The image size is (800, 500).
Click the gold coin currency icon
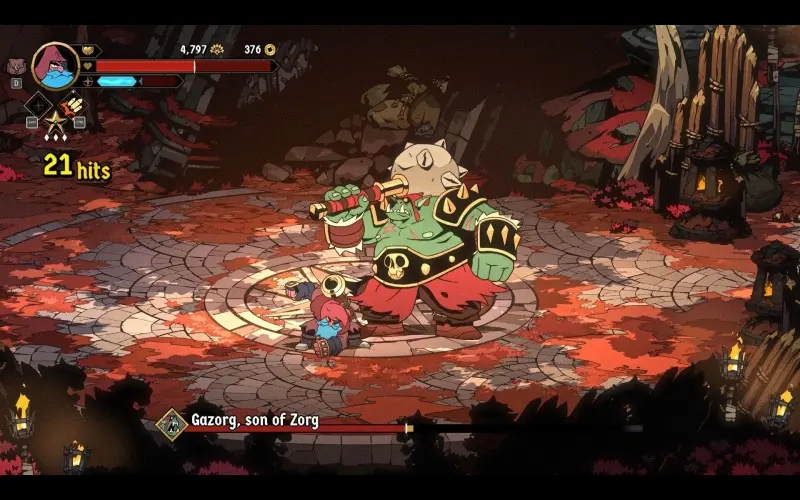[x=270, y=49]
